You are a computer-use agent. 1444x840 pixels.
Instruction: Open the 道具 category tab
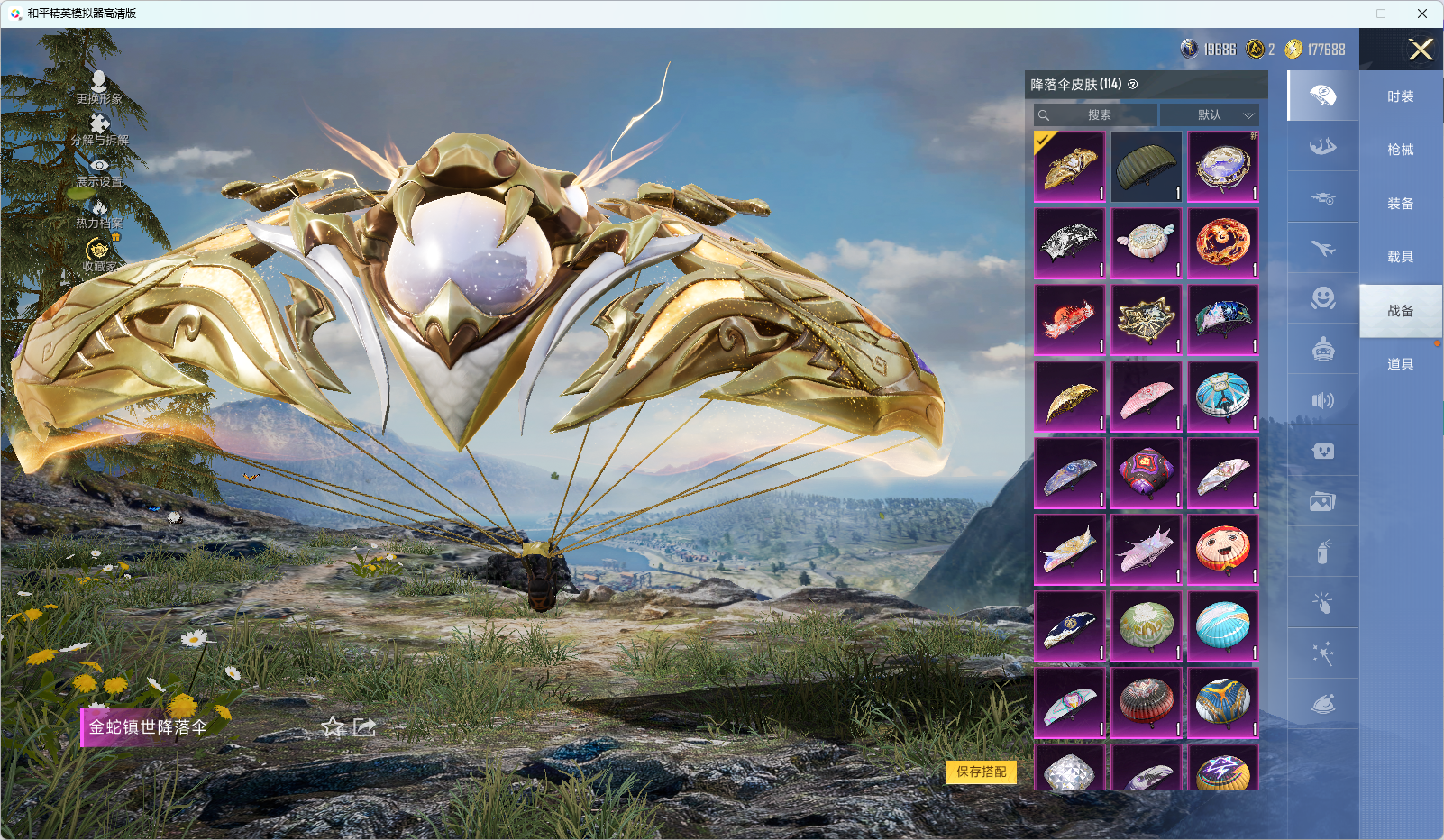(1400, 364)
